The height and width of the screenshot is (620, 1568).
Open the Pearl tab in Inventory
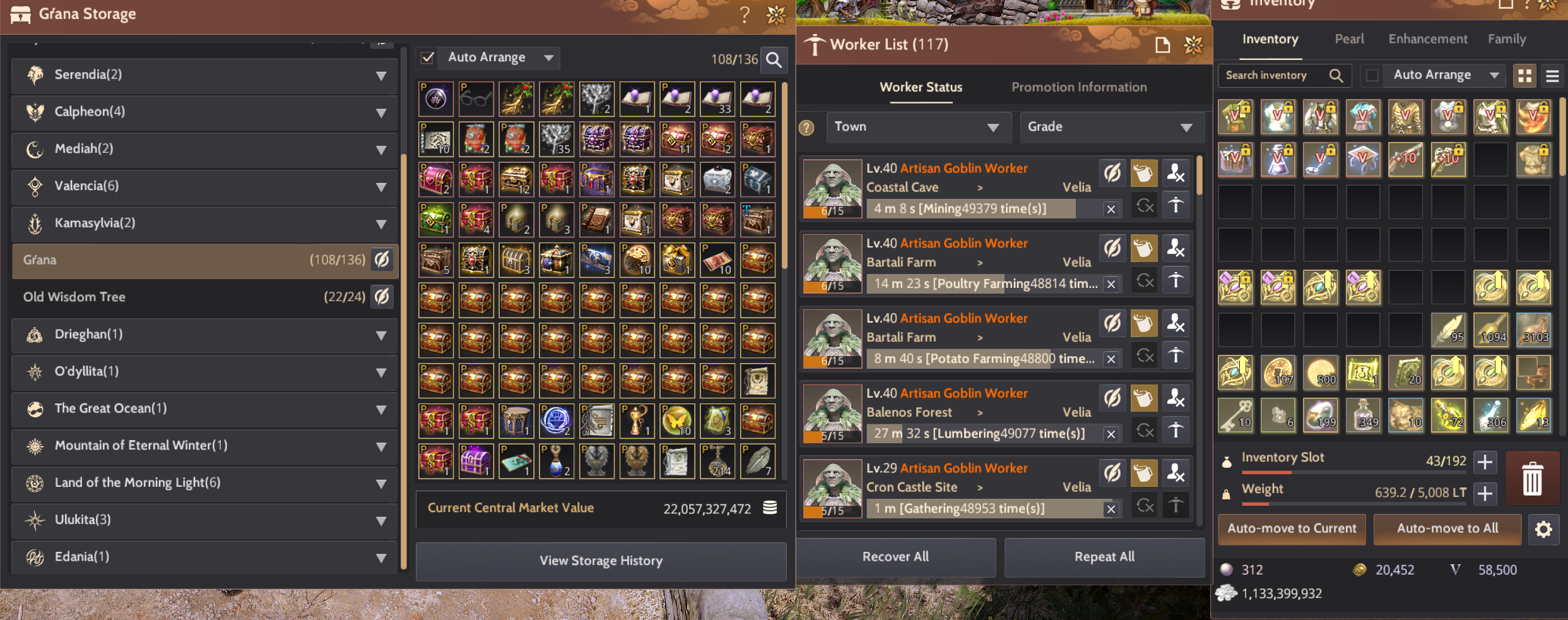point(1349,39)
